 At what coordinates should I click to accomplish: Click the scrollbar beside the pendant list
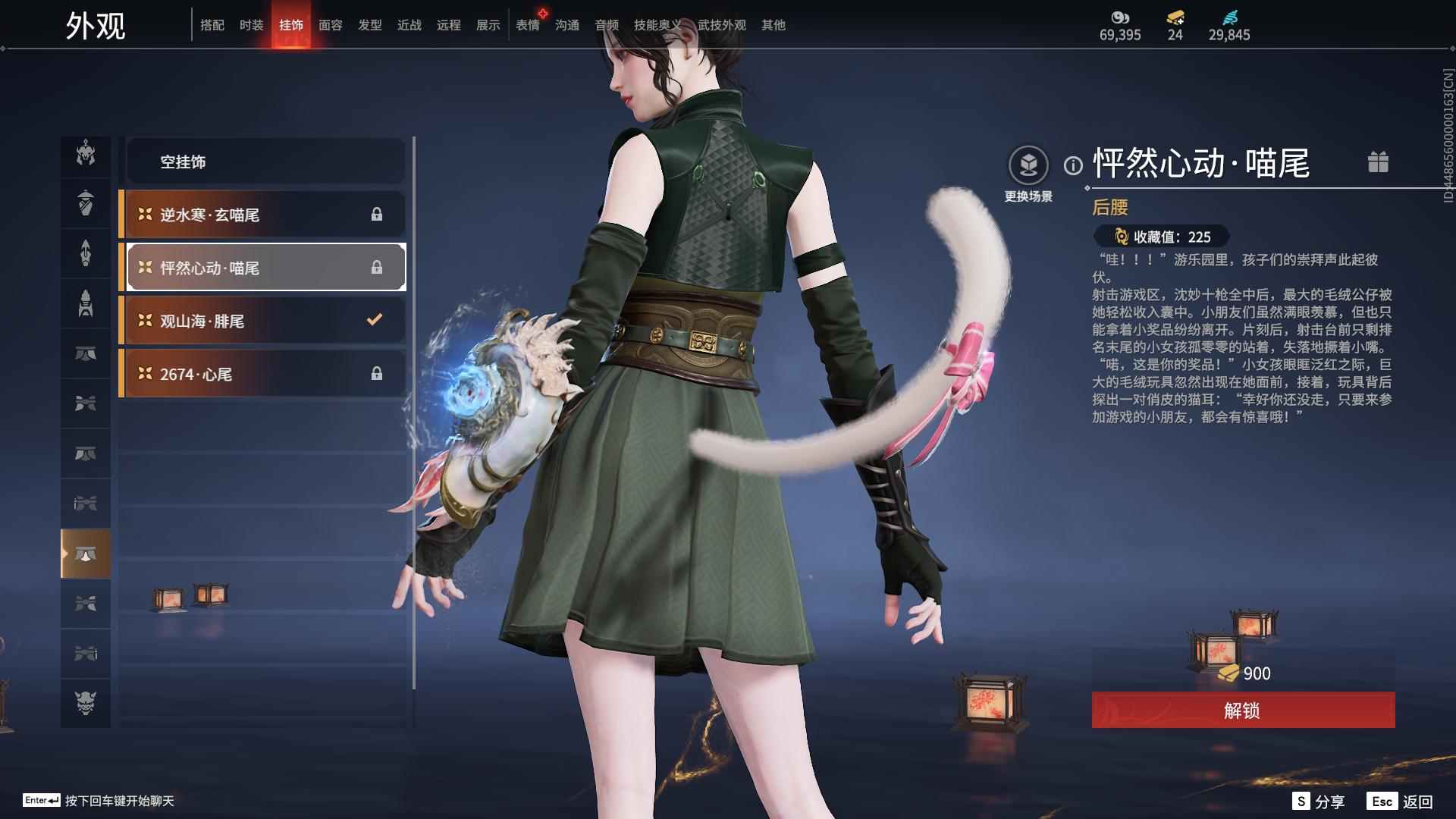[x=414, y=303]
